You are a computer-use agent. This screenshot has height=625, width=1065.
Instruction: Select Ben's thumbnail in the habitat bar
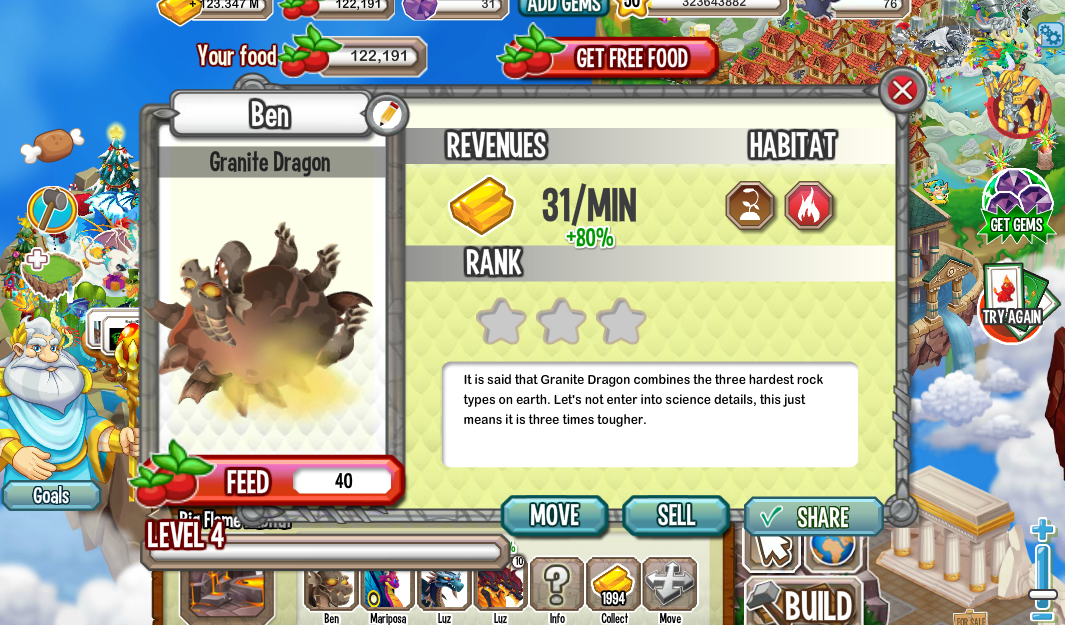click(x=331, y=587)
